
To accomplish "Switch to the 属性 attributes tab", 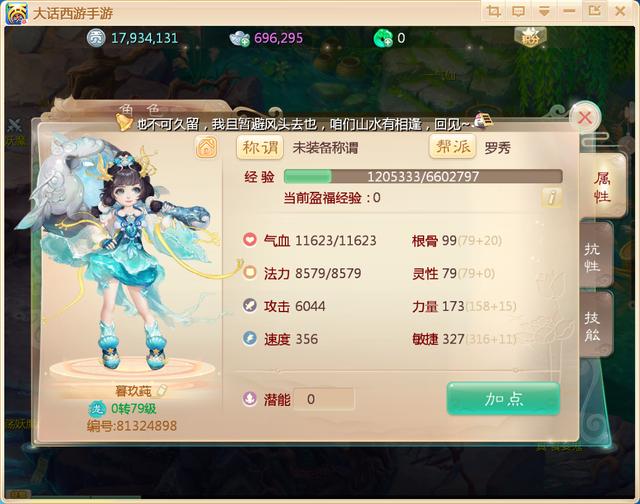I will pyautogui.click(x=602, y=185).
